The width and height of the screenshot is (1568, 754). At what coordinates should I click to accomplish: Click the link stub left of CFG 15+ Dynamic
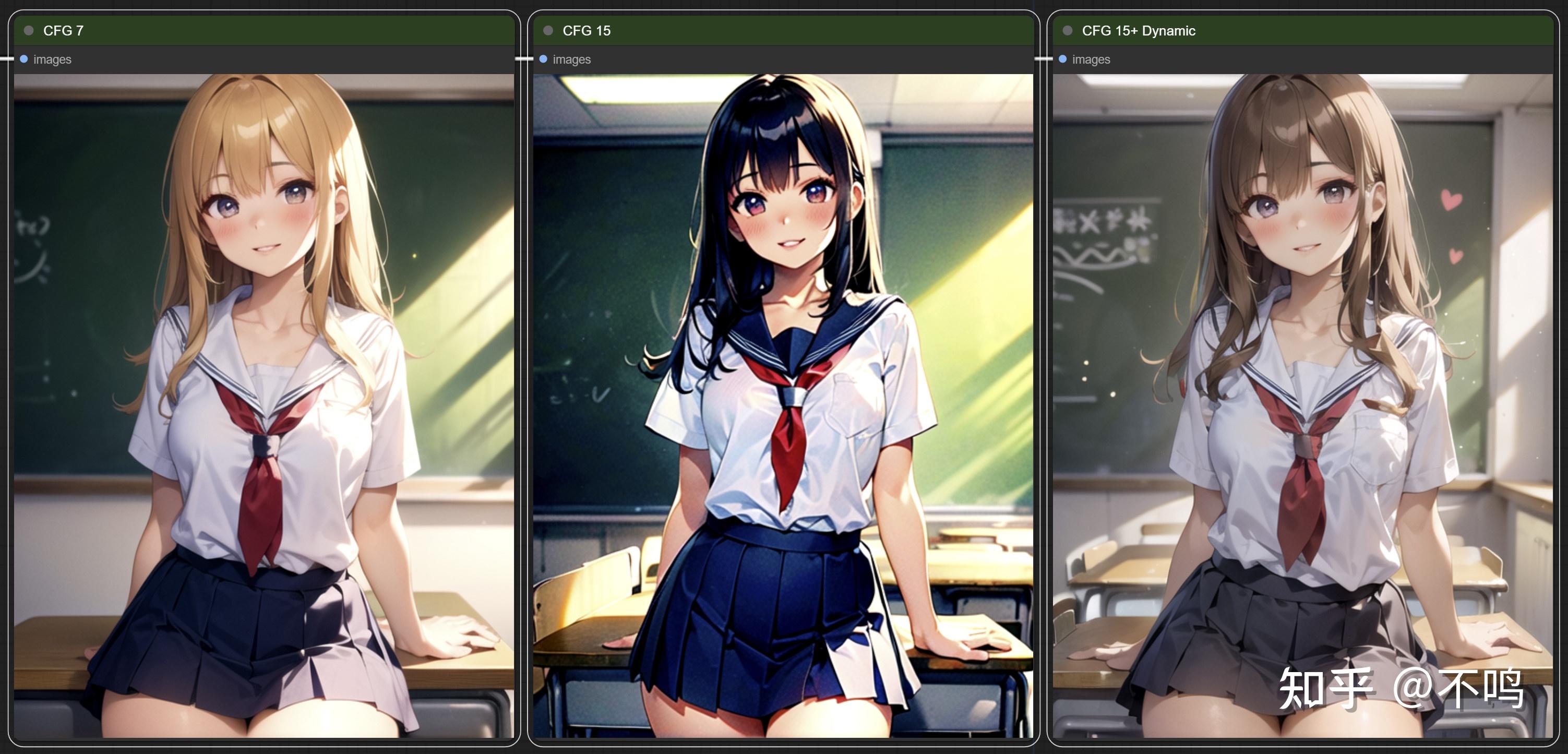coord(1043,59)
